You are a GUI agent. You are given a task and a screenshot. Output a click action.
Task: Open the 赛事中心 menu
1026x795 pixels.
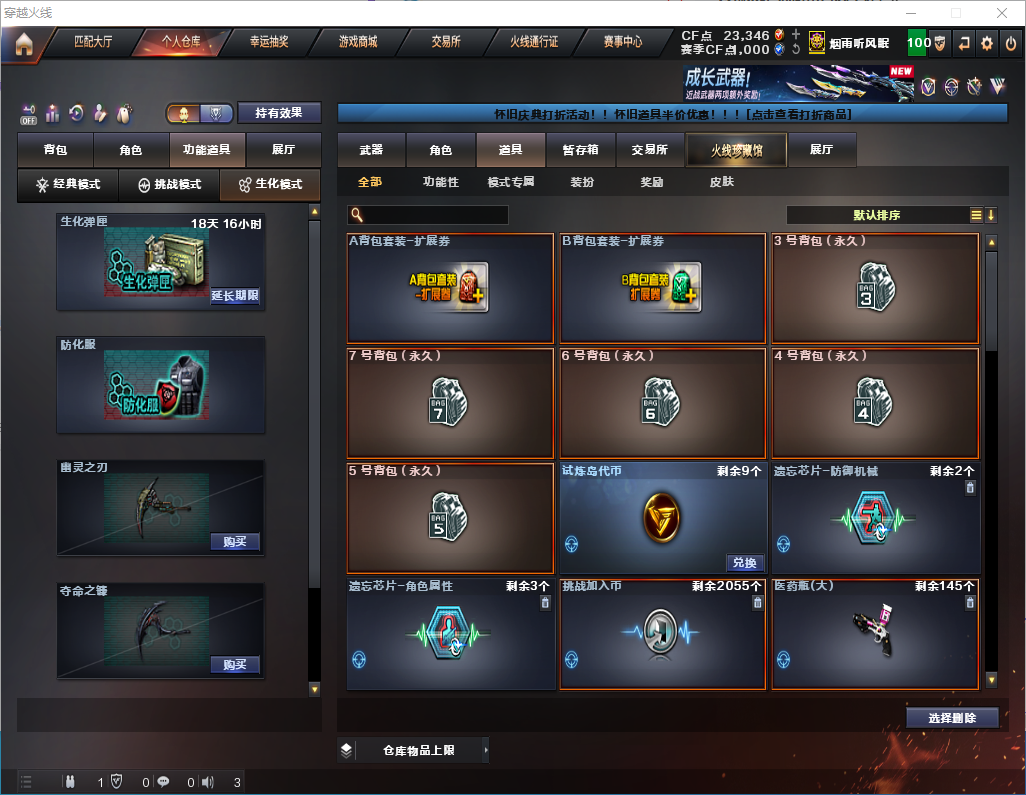(622, 43)
